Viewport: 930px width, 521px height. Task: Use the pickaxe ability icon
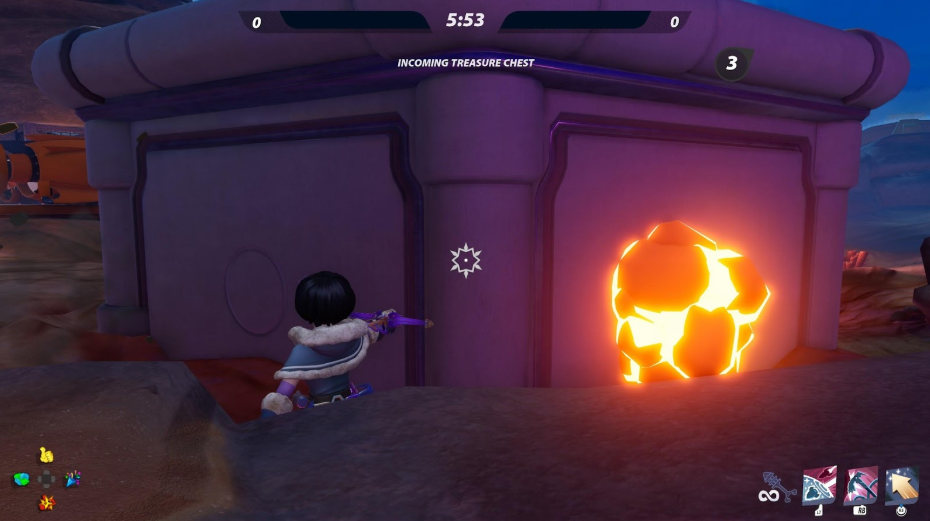point(861,485)
